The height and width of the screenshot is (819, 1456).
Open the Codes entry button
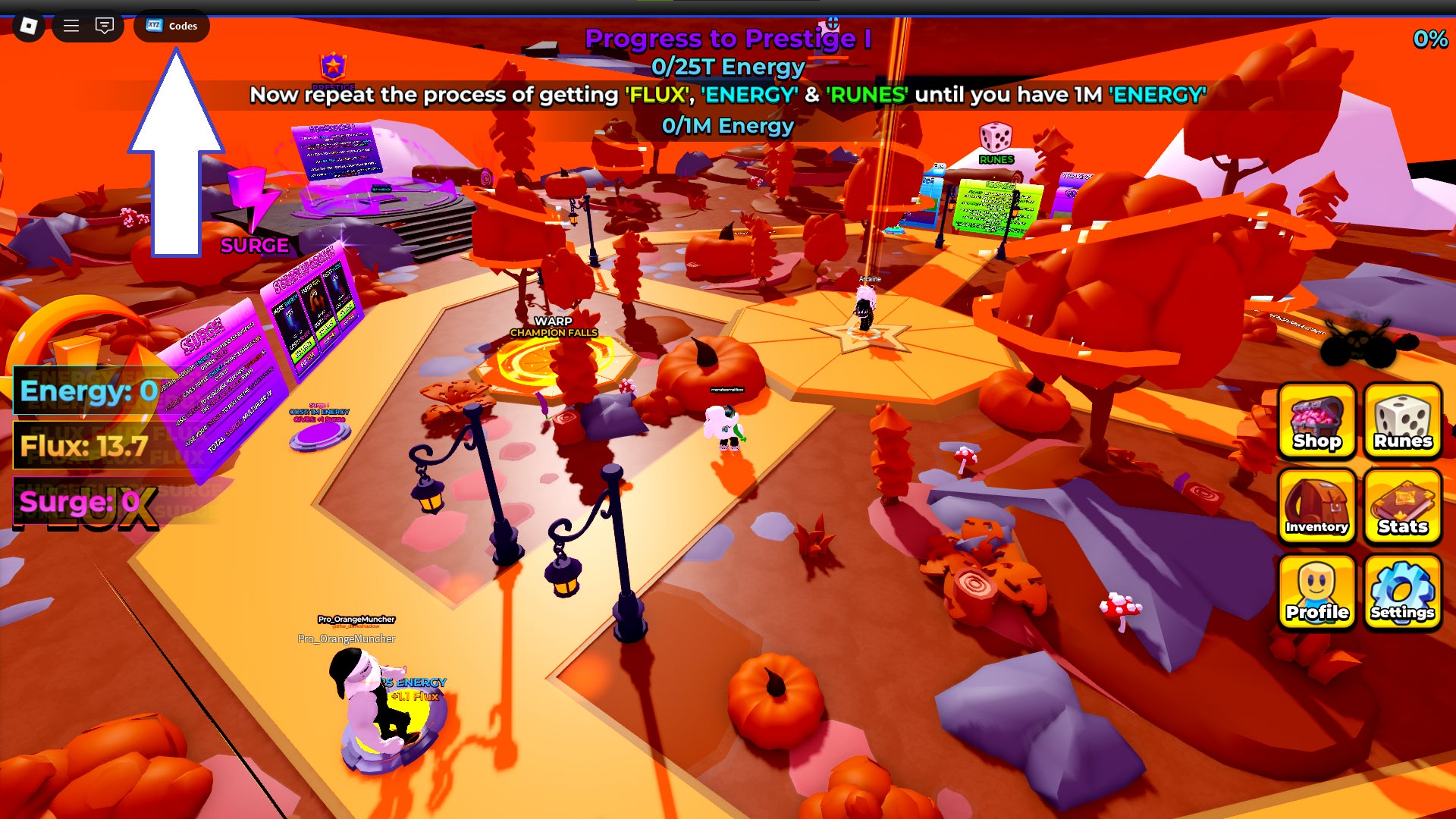pyautogui.click(x=171, y=26)
